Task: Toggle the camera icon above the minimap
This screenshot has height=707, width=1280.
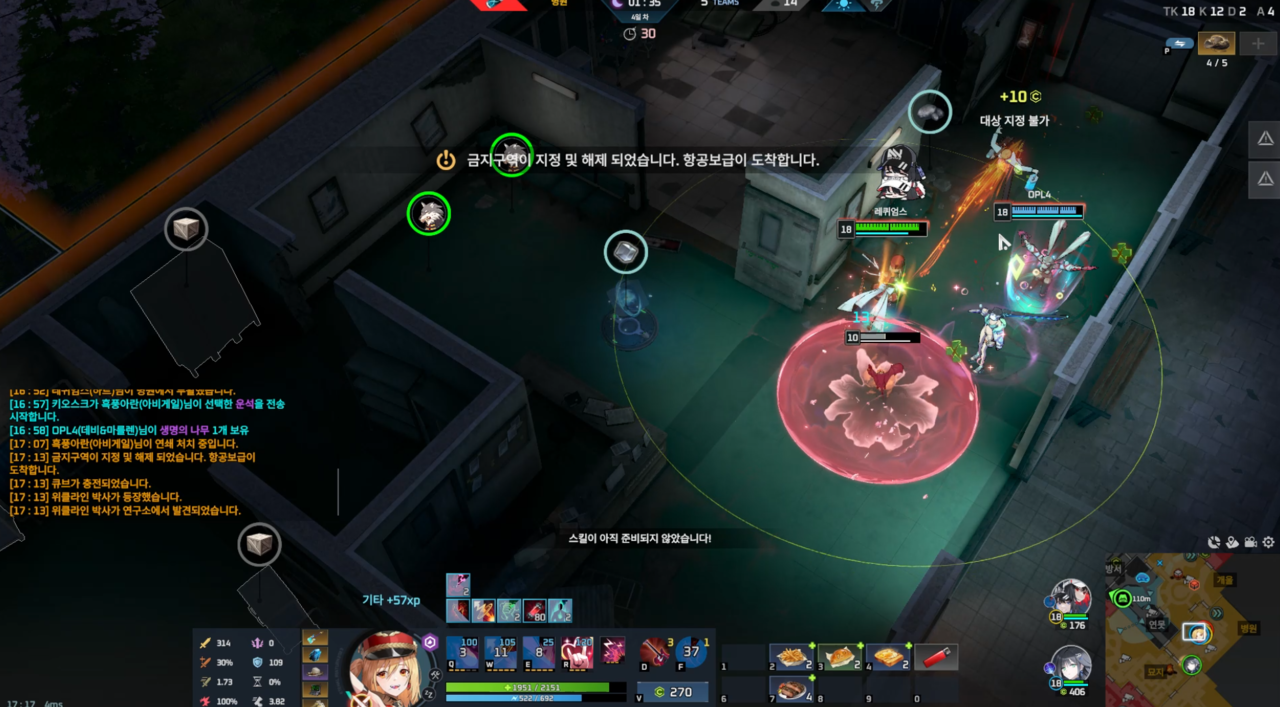Action: tap(1250, 542)
